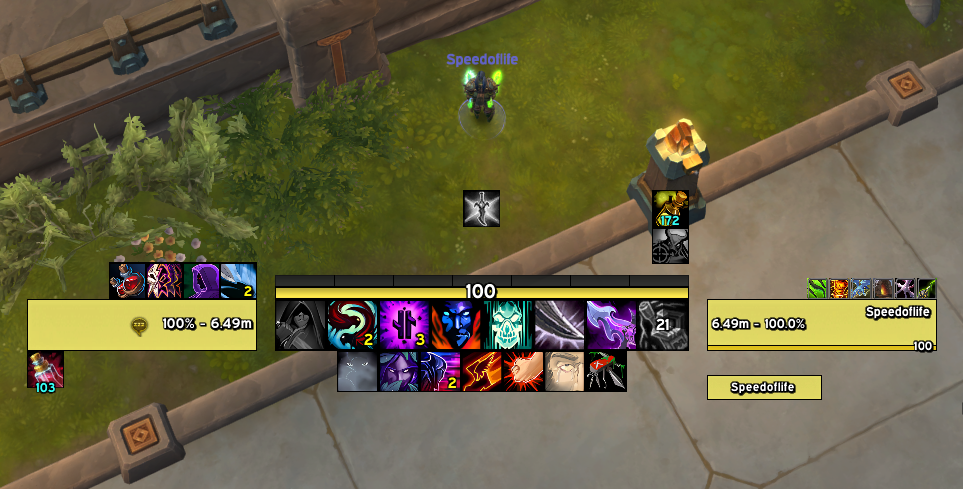Drink the red potion with 103 count
Screen dimensions: 963x489
click(x=45, y=369)
